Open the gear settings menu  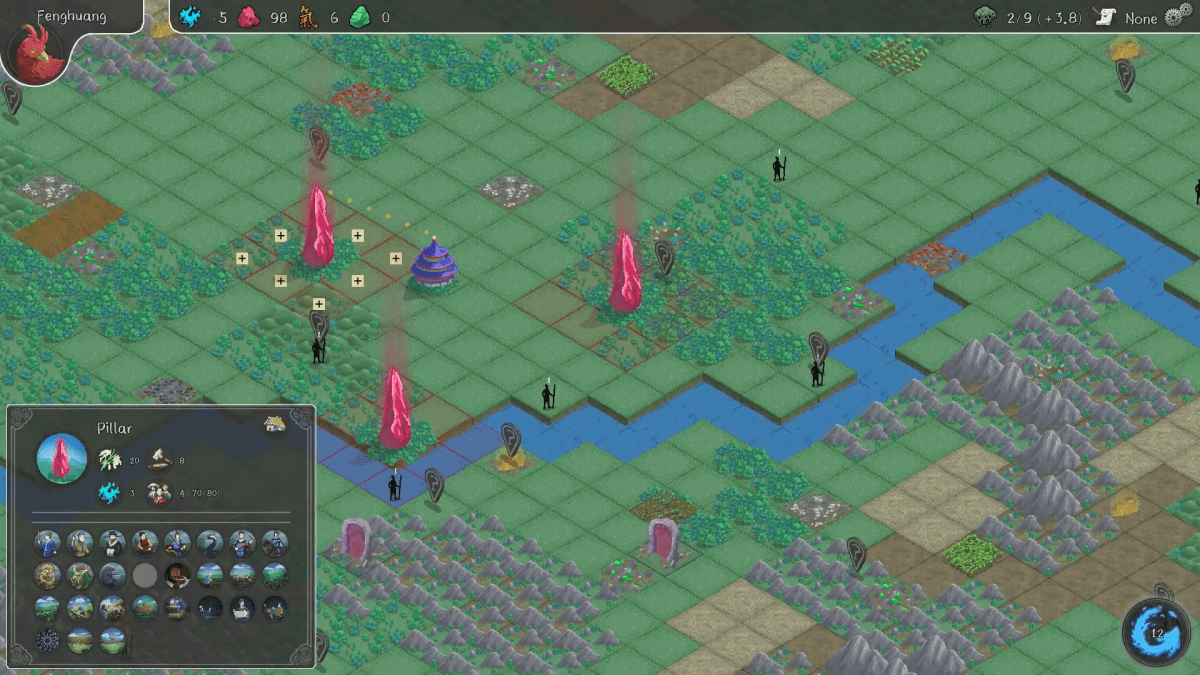click(x=1180, y=19)
